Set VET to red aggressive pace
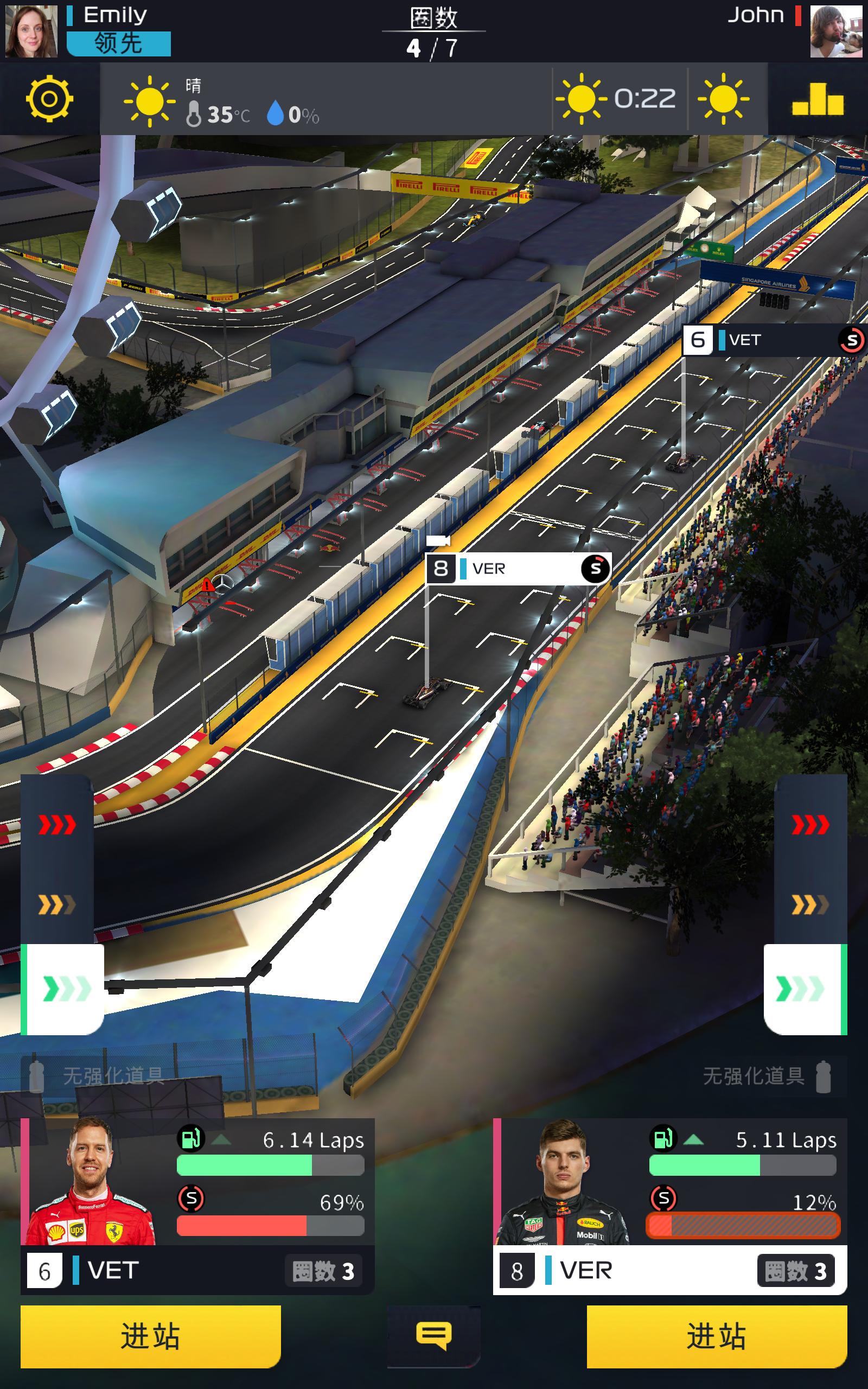 [57, 825]
